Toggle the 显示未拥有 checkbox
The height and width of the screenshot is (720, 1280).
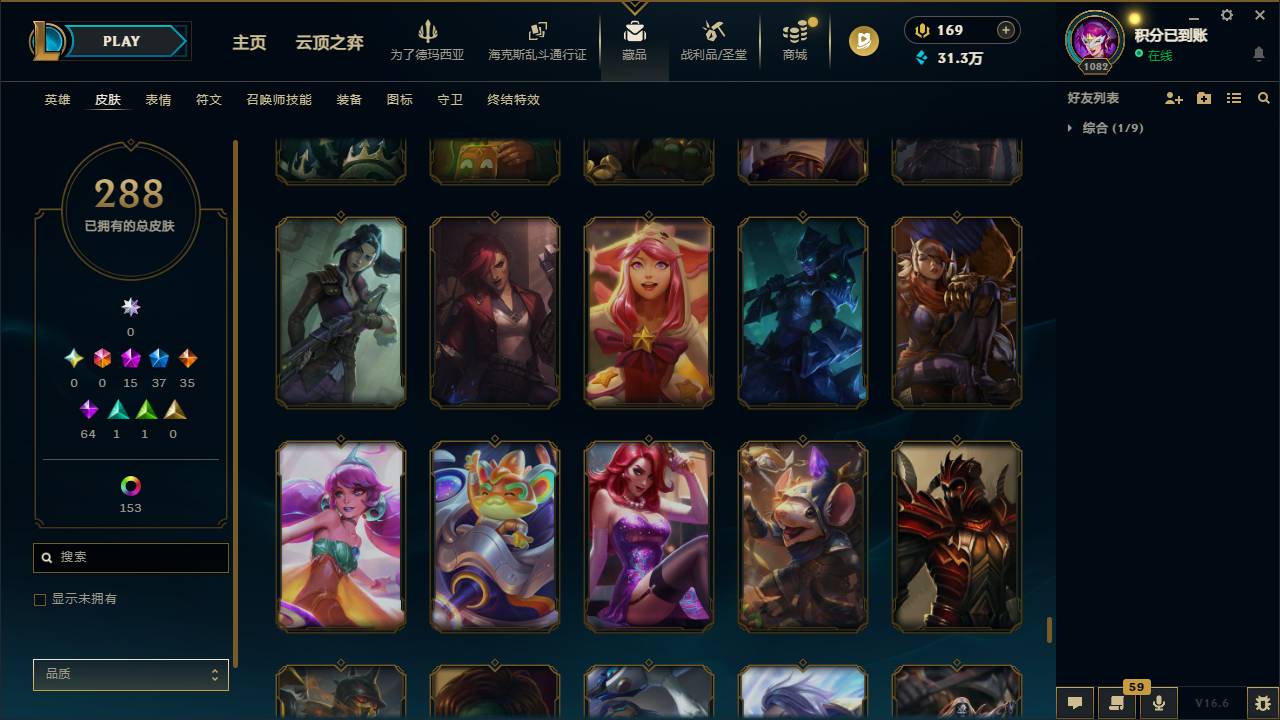tap(39, 599)
